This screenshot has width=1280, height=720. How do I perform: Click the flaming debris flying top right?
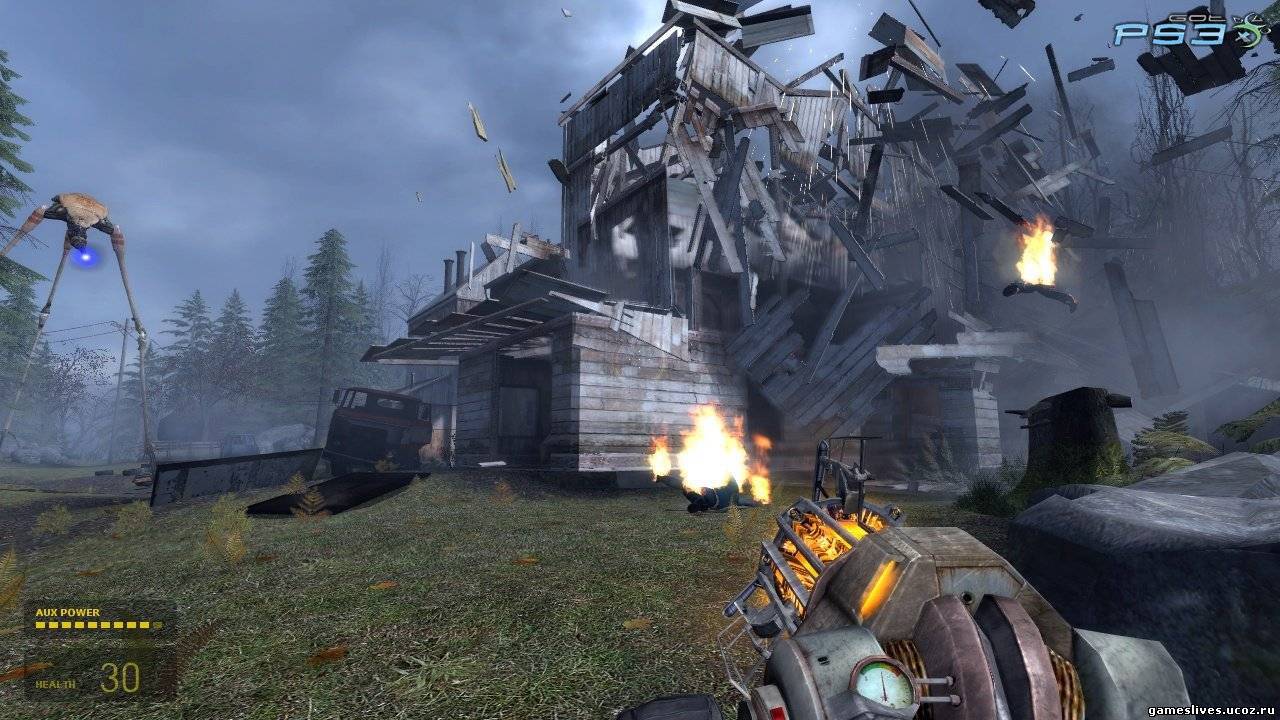click(1035, 255)
